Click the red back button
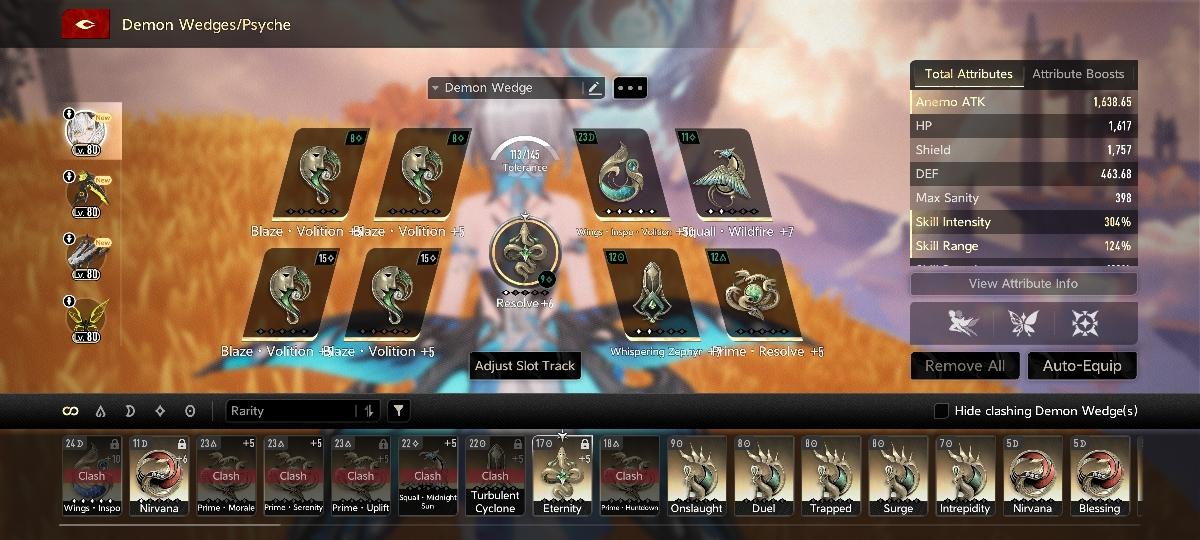Viewport: 1200px width, 540px height. (85, 24)
